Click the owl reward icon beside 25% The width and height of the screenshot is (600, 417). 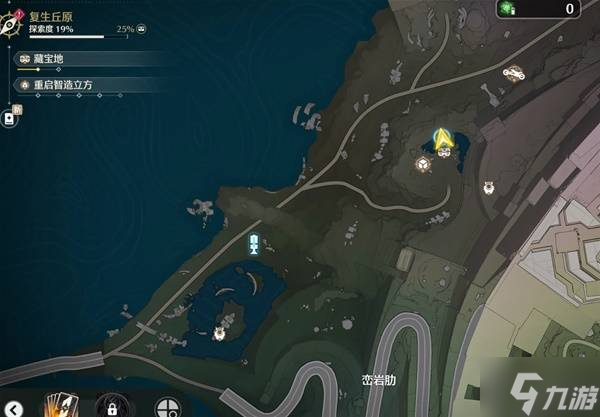click(x=141, y=30)
